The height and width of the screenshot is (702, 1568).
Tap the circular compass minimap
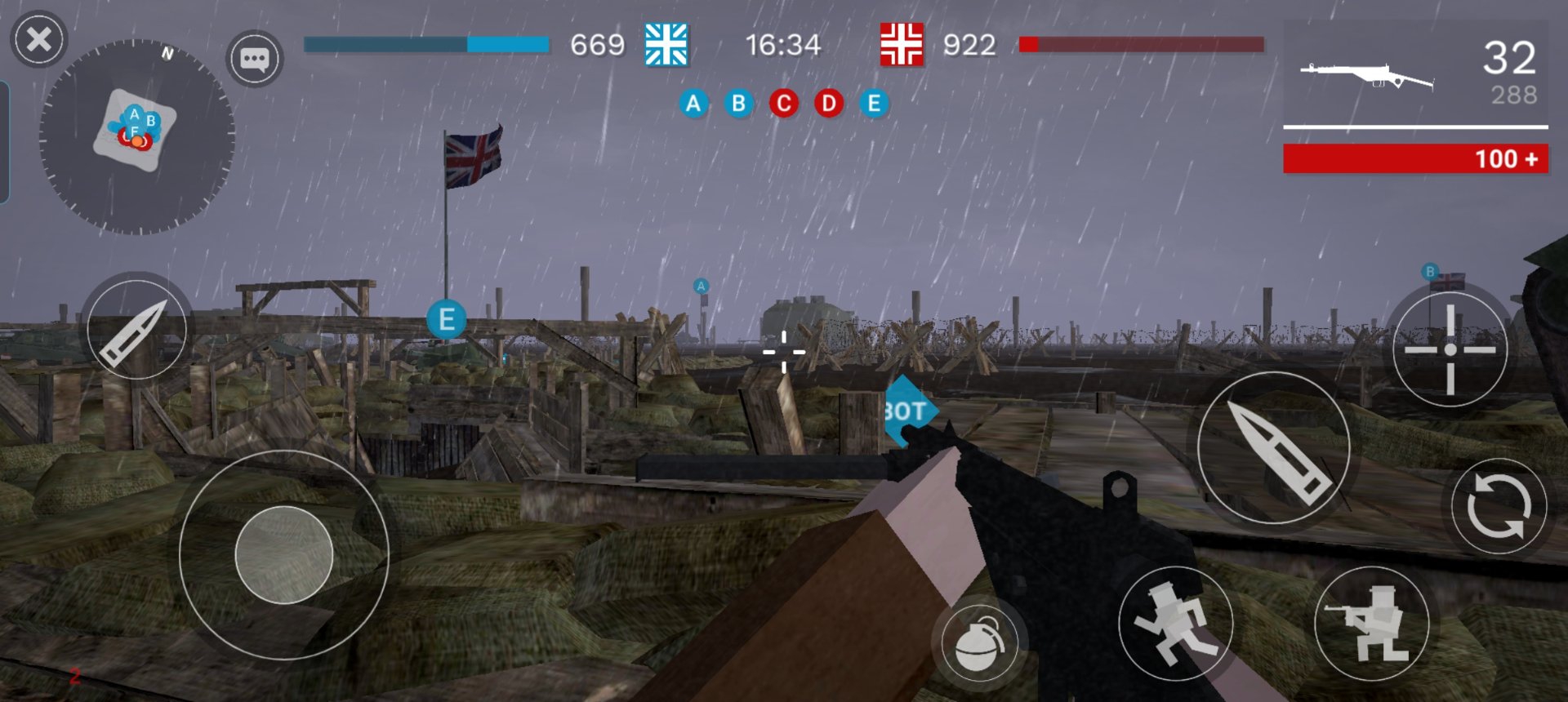click(x=136, y=136)
